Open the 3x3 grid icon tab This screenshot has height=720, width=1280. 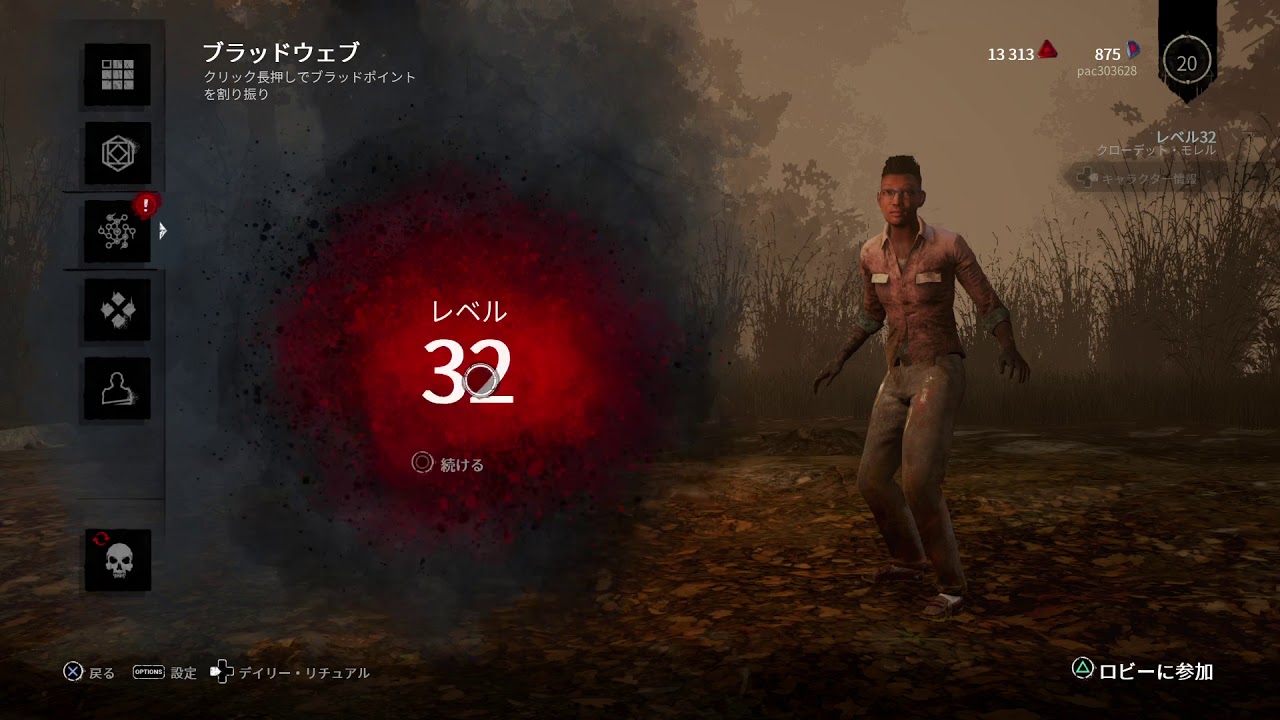click(x=117, y=74)
